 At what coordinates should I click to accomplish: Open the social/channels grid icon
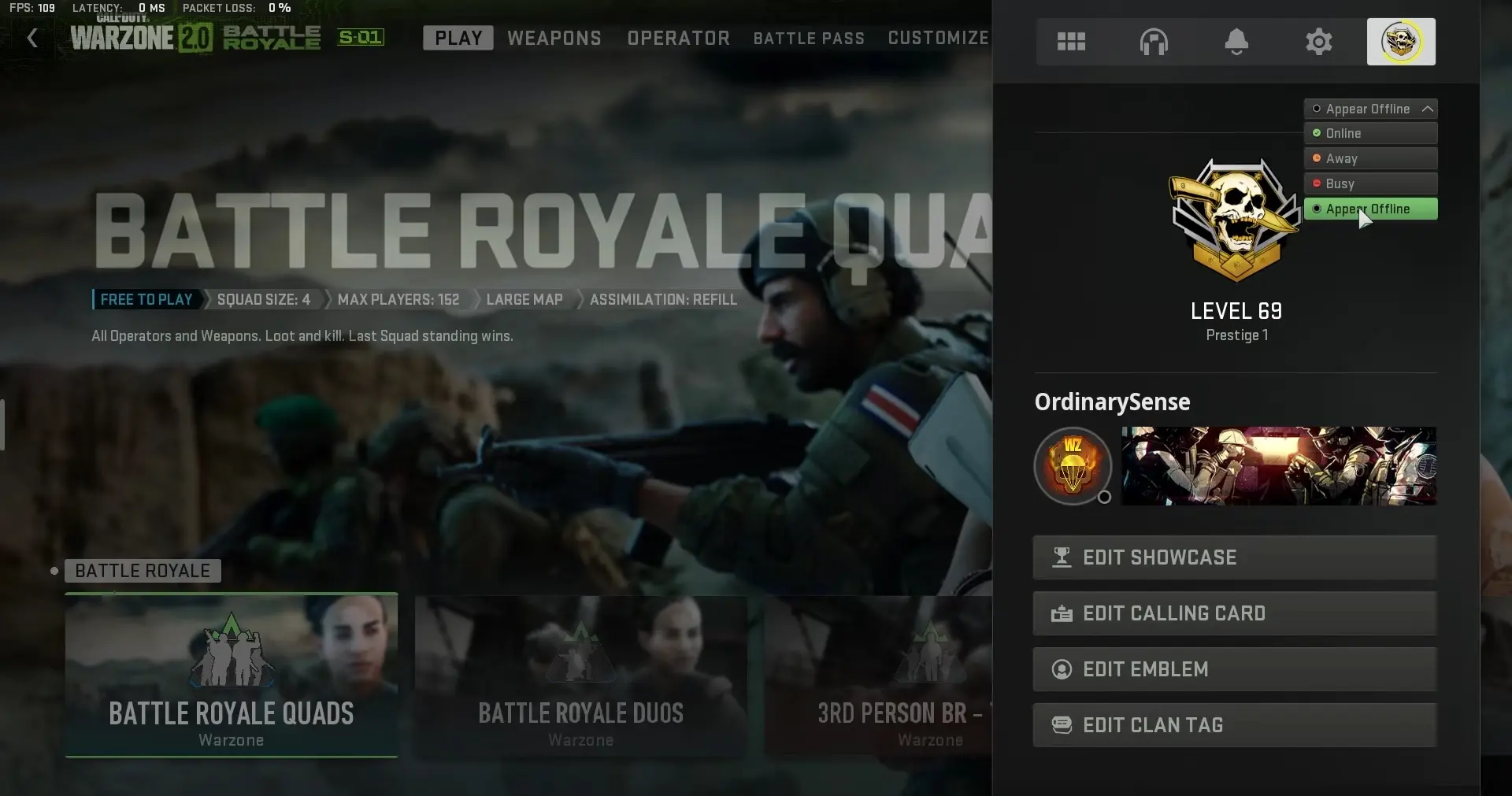pyautogui.click(x=1072, y=41)
